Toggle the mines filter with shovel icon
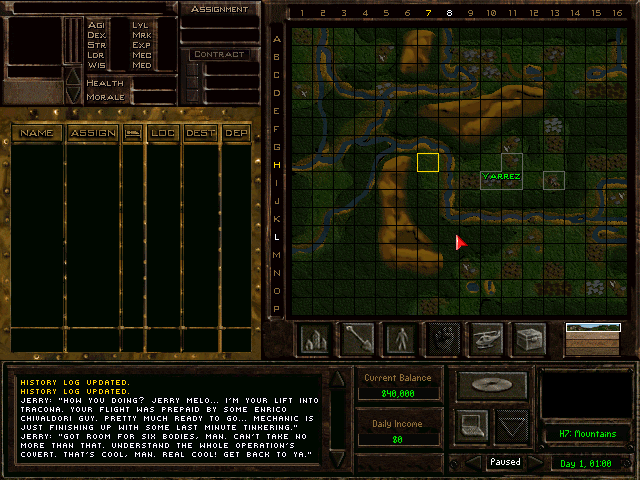The height and width of the screenshot is (480, 640). click(x=358, y=339)
